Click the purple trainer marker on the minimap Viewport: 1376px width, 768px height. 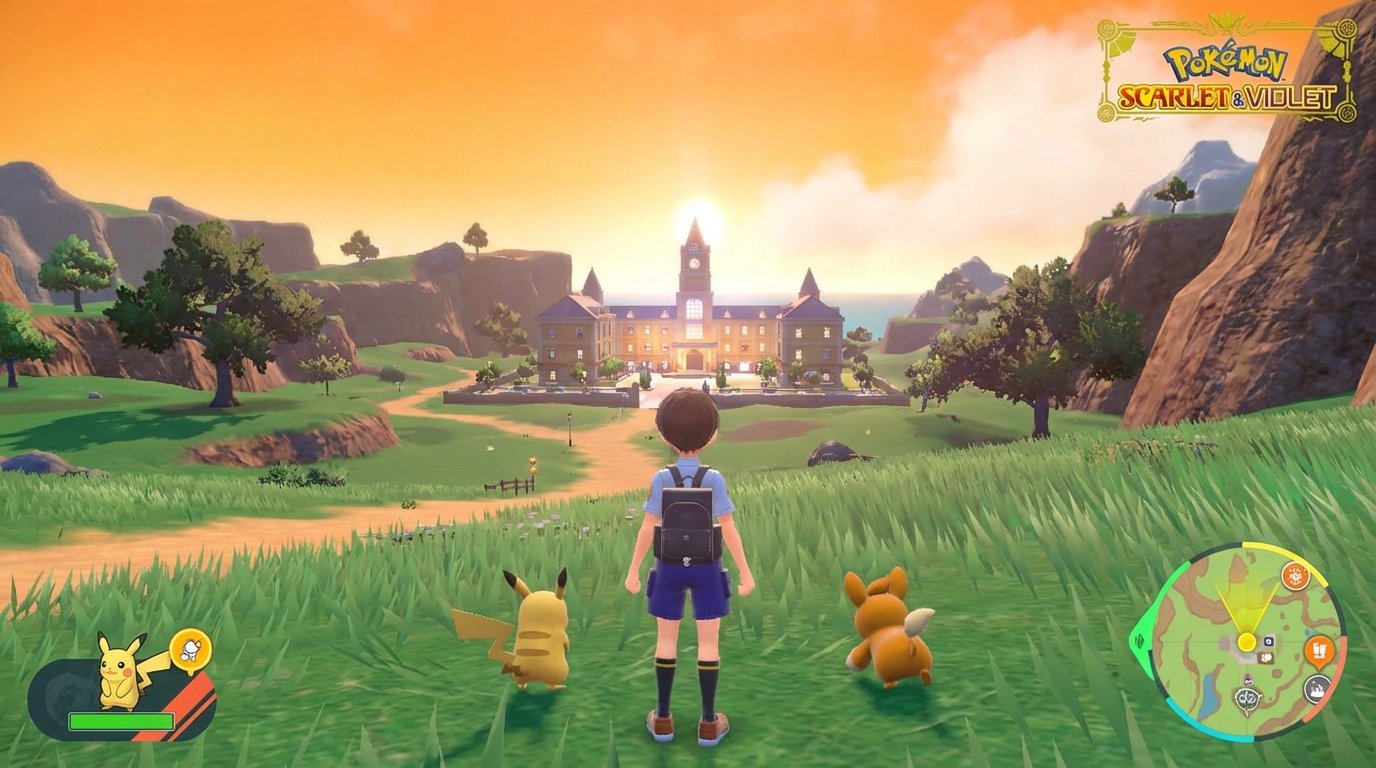[1248, 679]
